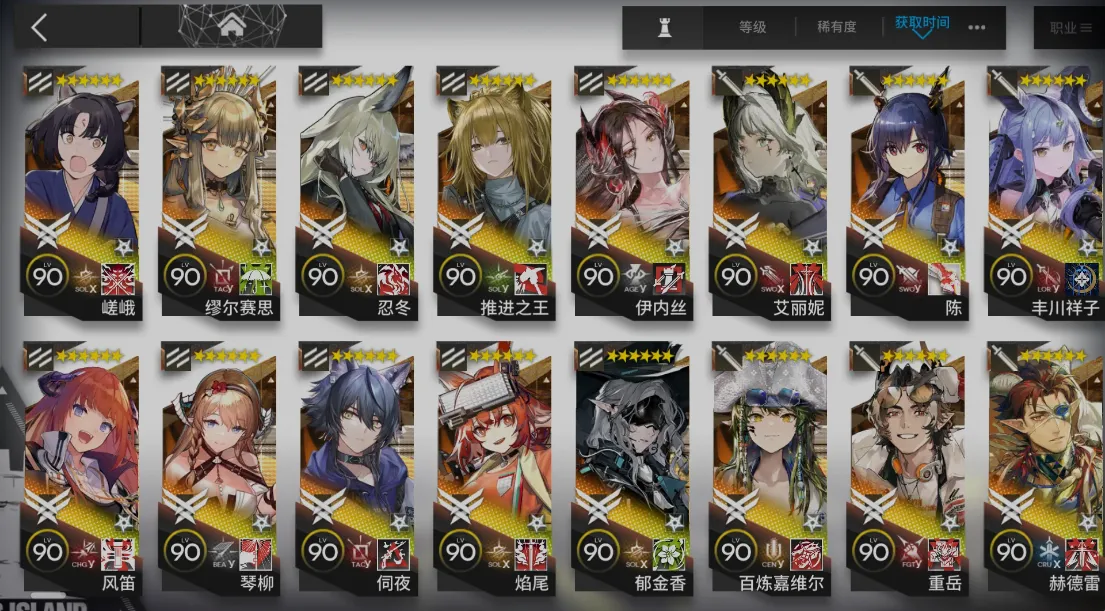Open the 职业 class filter

tap(1070, 28)
